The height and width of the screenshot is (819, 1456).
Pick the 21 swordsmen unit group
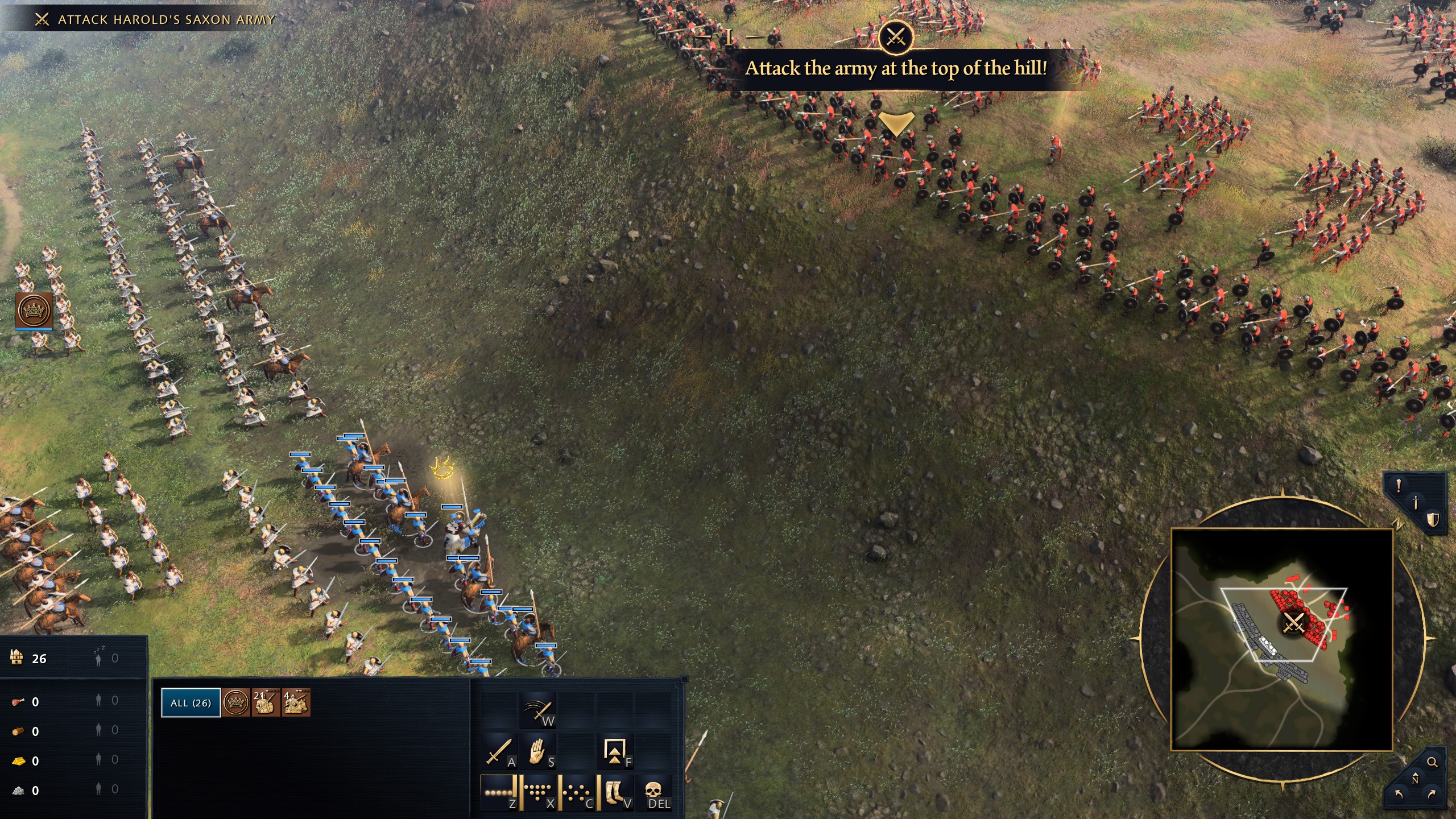click(x=266, y=703)
